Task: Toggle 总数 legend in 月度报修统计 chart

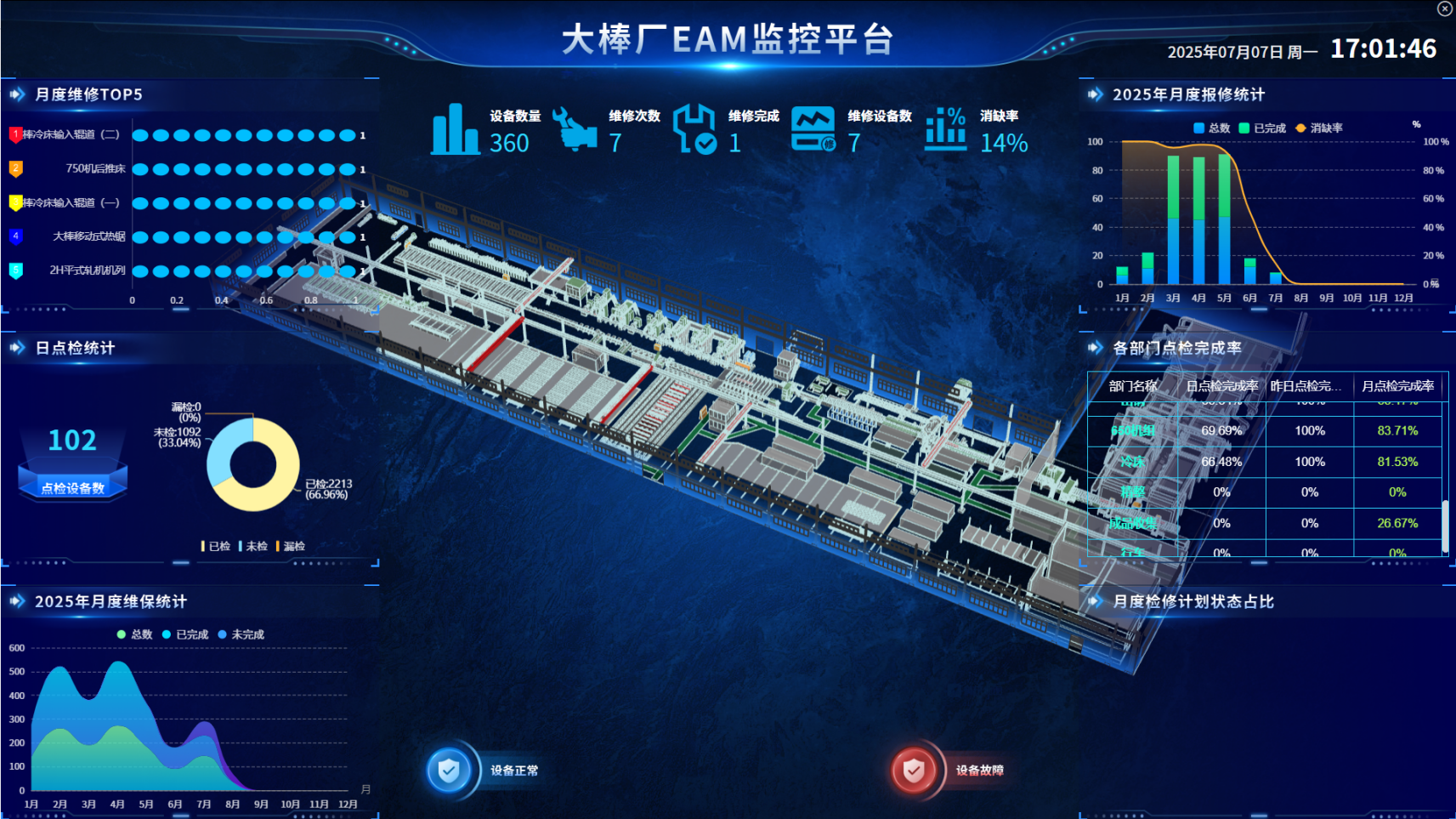Action: 1211,128
